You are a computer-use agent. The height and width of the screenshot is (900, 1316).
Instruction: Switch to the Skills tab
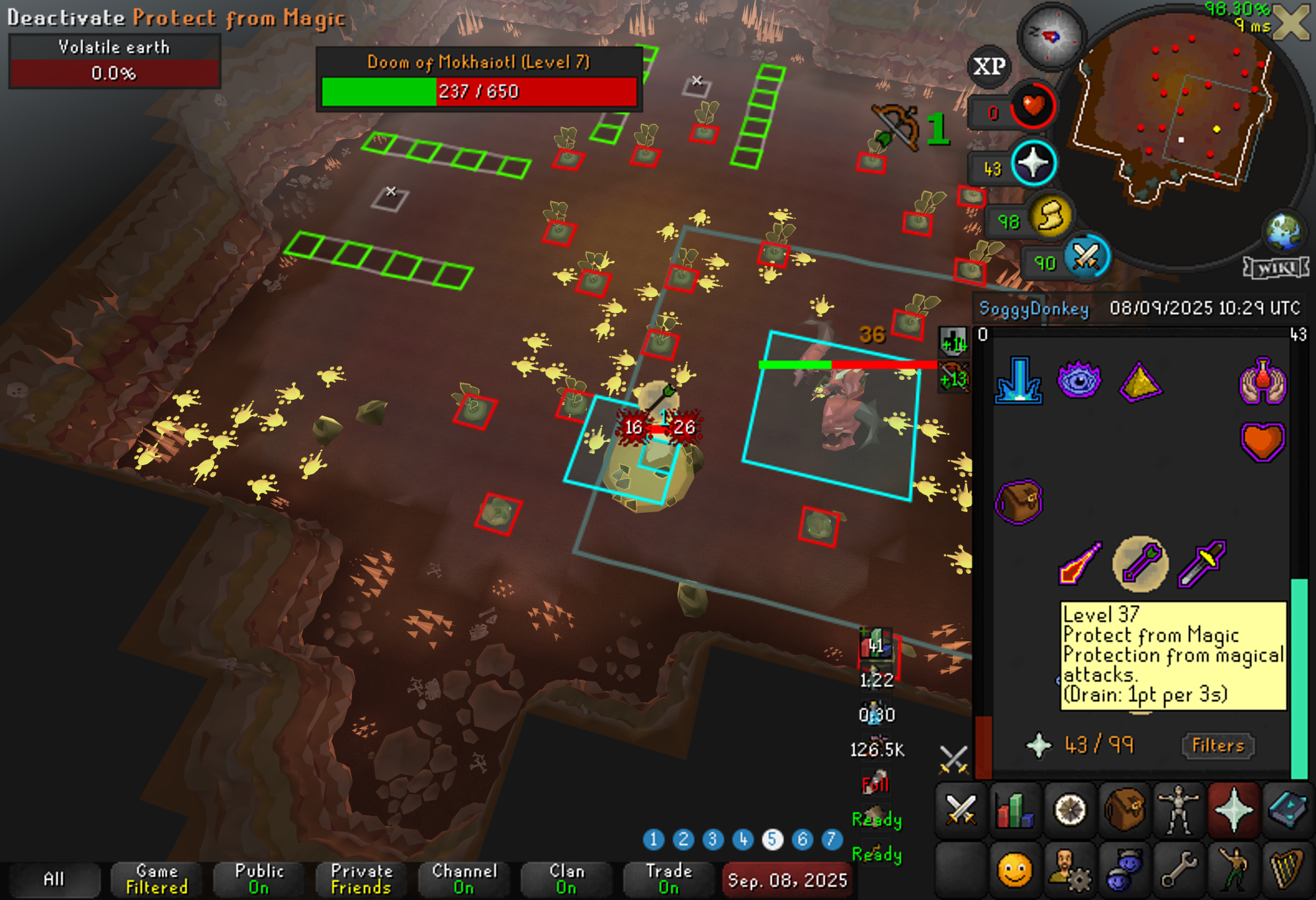point(1015,809)
